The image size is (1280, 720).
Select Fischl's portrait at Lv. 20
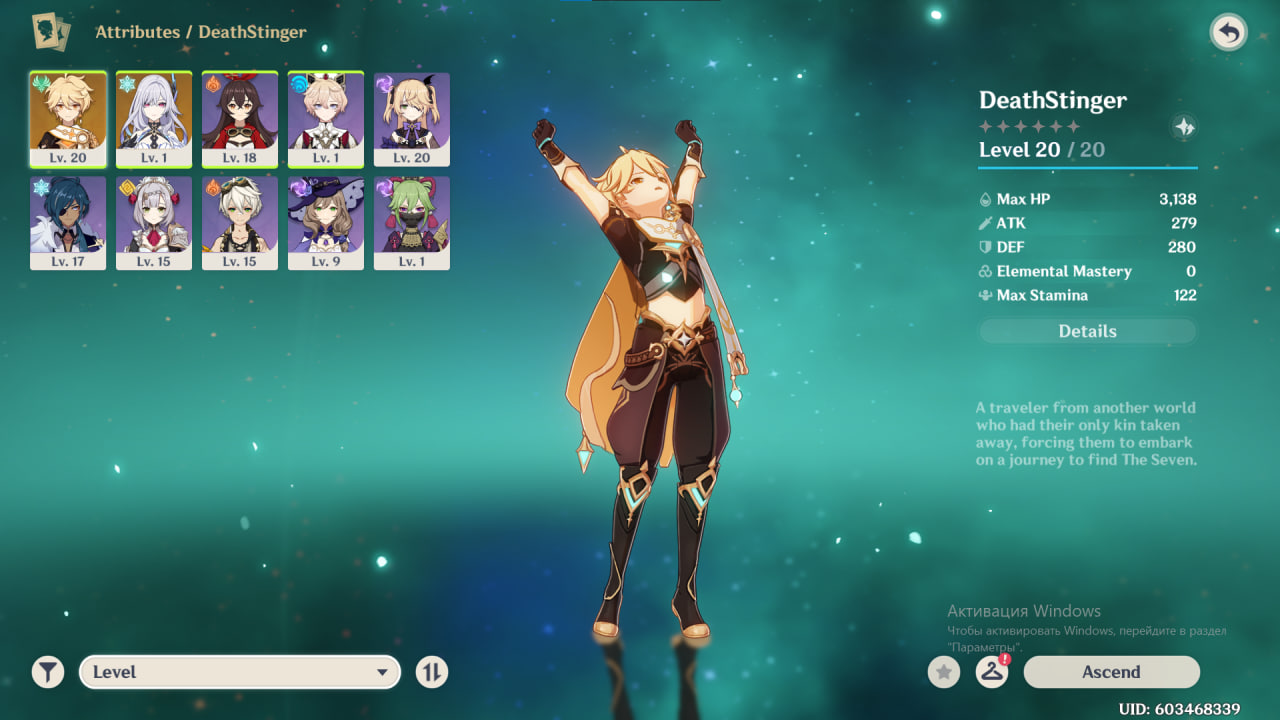[x=412, y=118]
